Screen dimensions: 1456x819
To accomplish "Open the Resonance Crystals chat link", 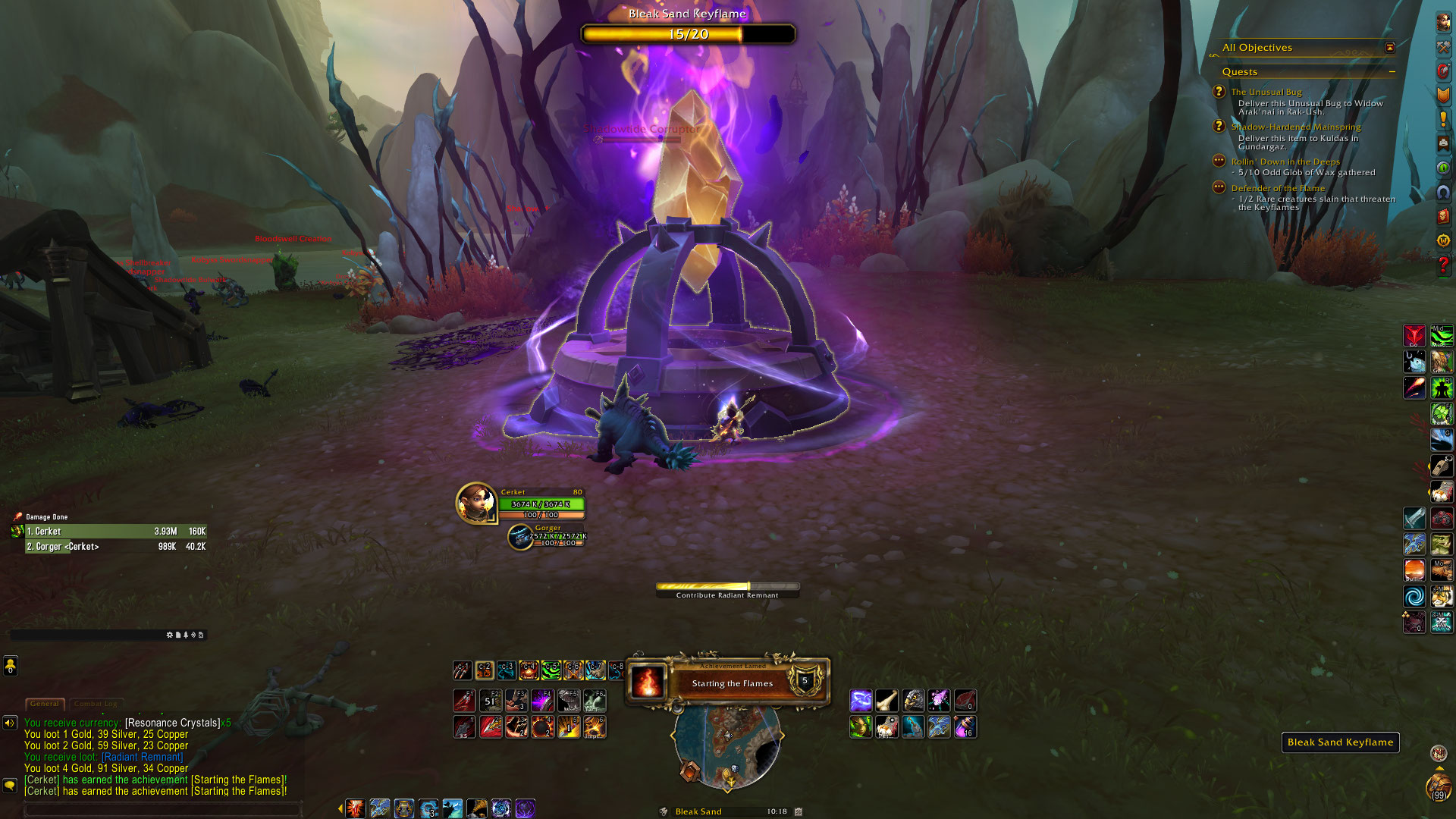I will [x=172, y=723].
